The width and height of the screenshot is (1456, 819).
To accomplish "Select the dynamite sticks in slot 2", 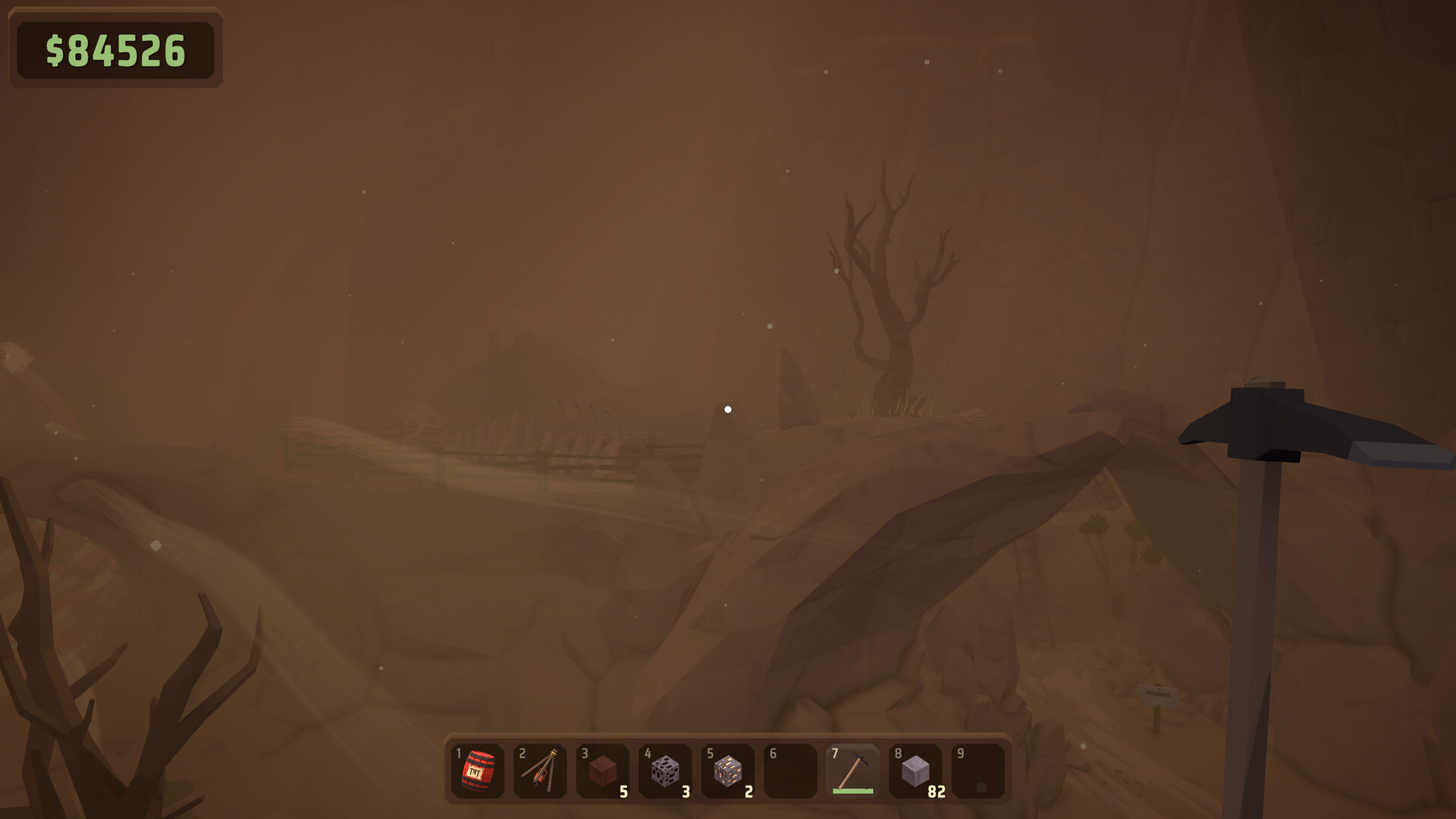I will coord(540,771).
